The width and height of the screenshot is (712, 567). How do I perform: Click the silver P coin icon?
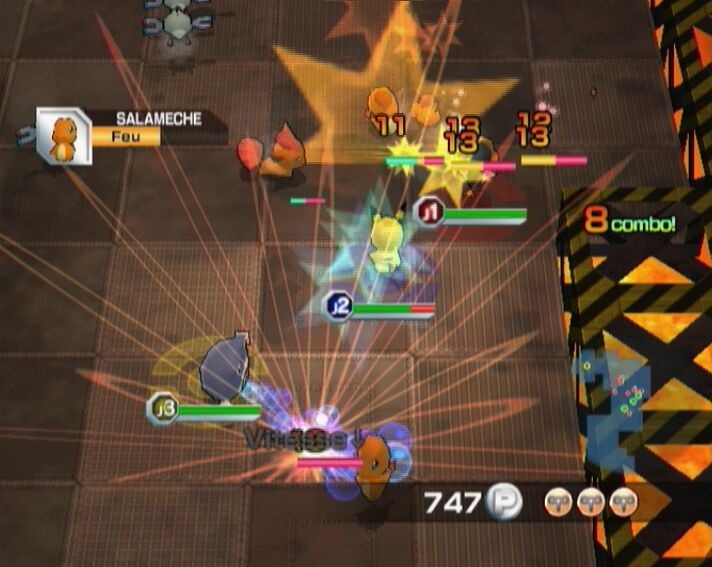click(x=503, y=503)
